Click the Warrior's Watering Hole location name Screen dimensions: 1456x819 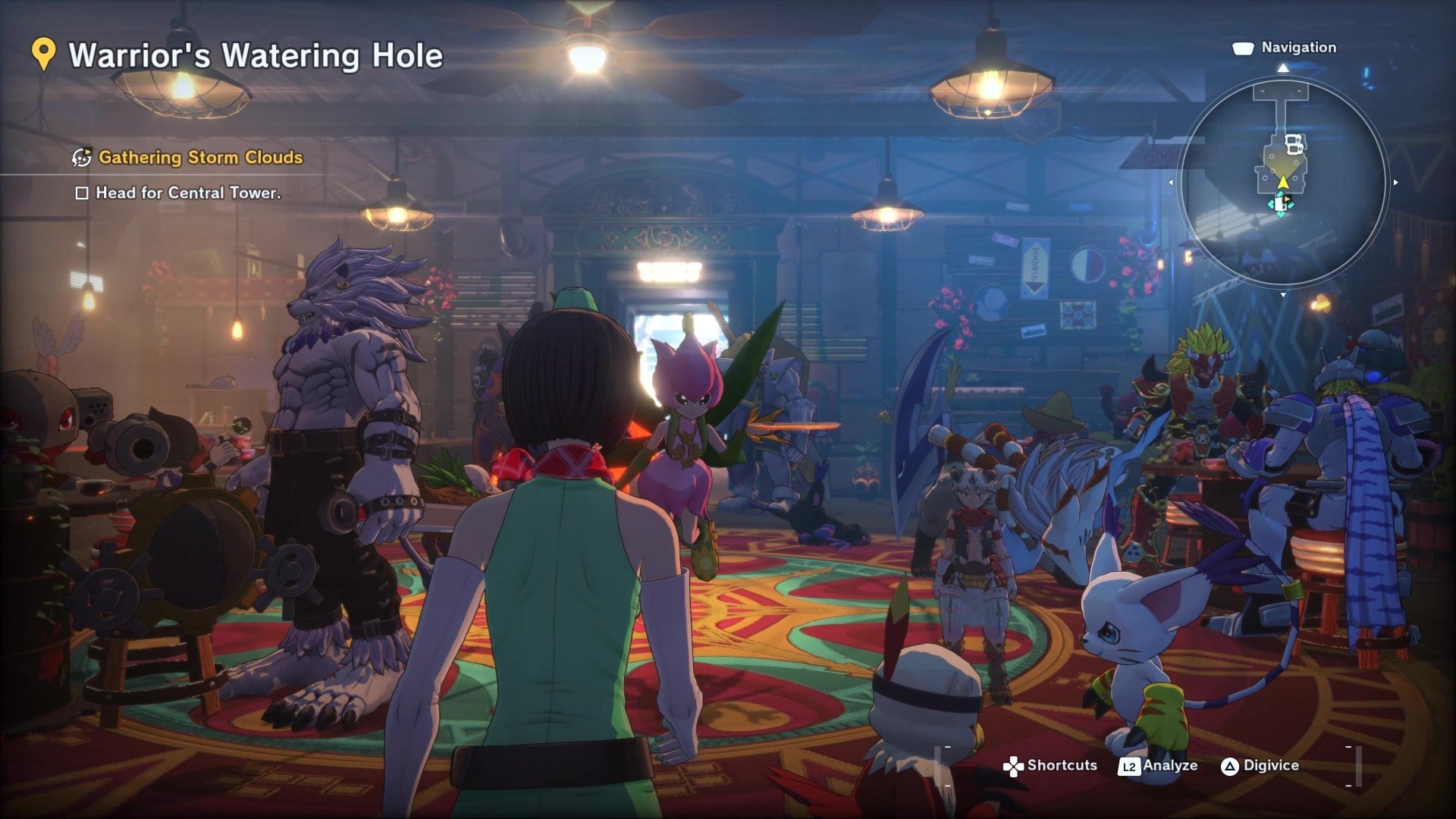(x=256, y=56)
